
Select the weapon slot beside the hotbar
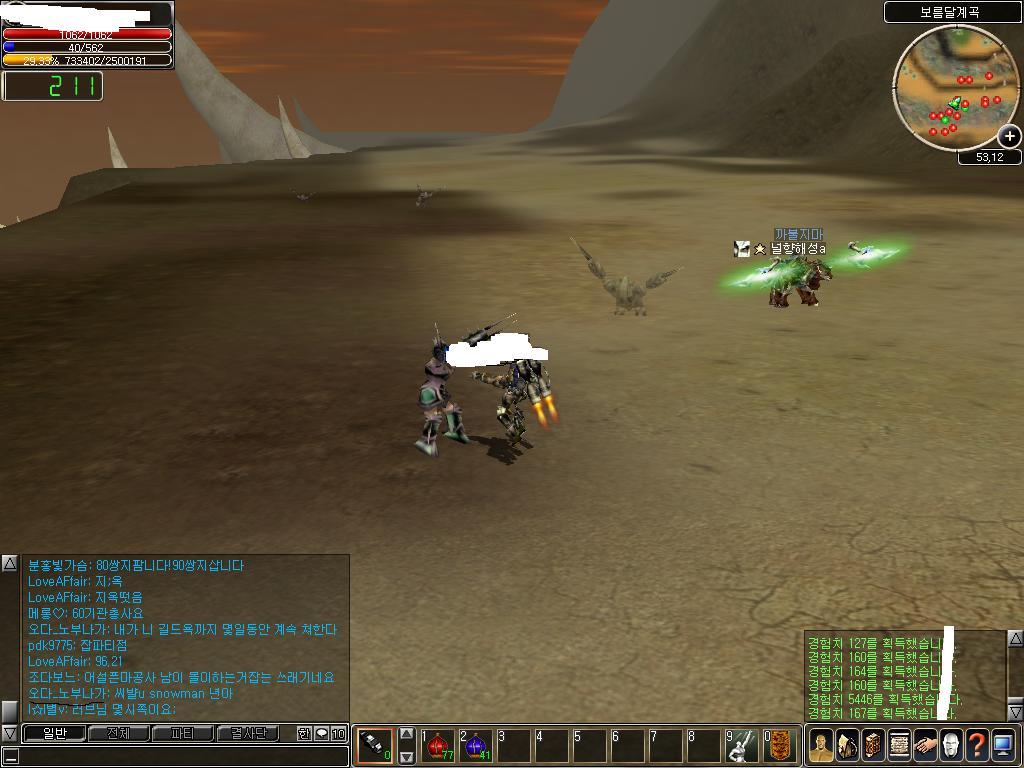(375, 745)
